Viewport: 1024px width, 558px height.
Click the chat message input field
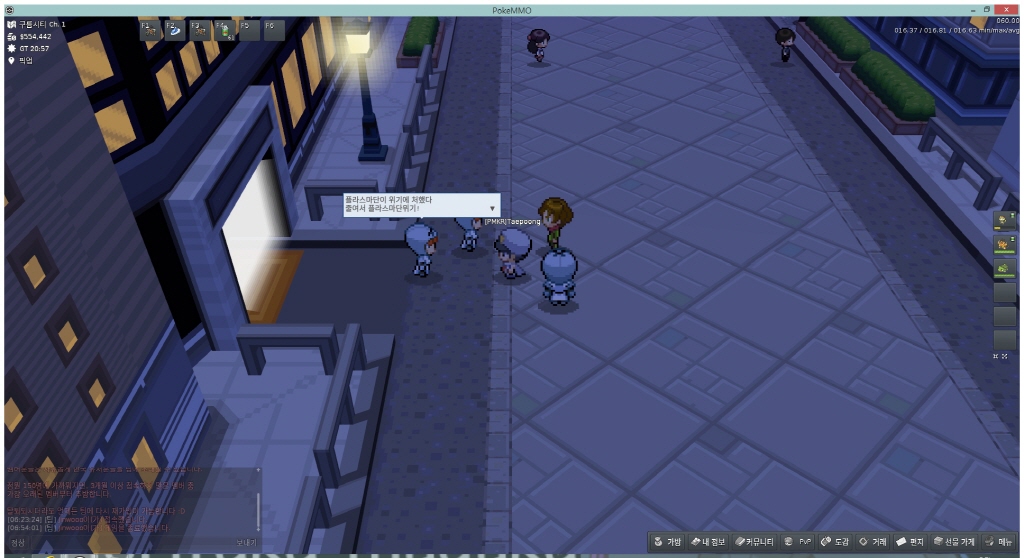tap(130, 543)
